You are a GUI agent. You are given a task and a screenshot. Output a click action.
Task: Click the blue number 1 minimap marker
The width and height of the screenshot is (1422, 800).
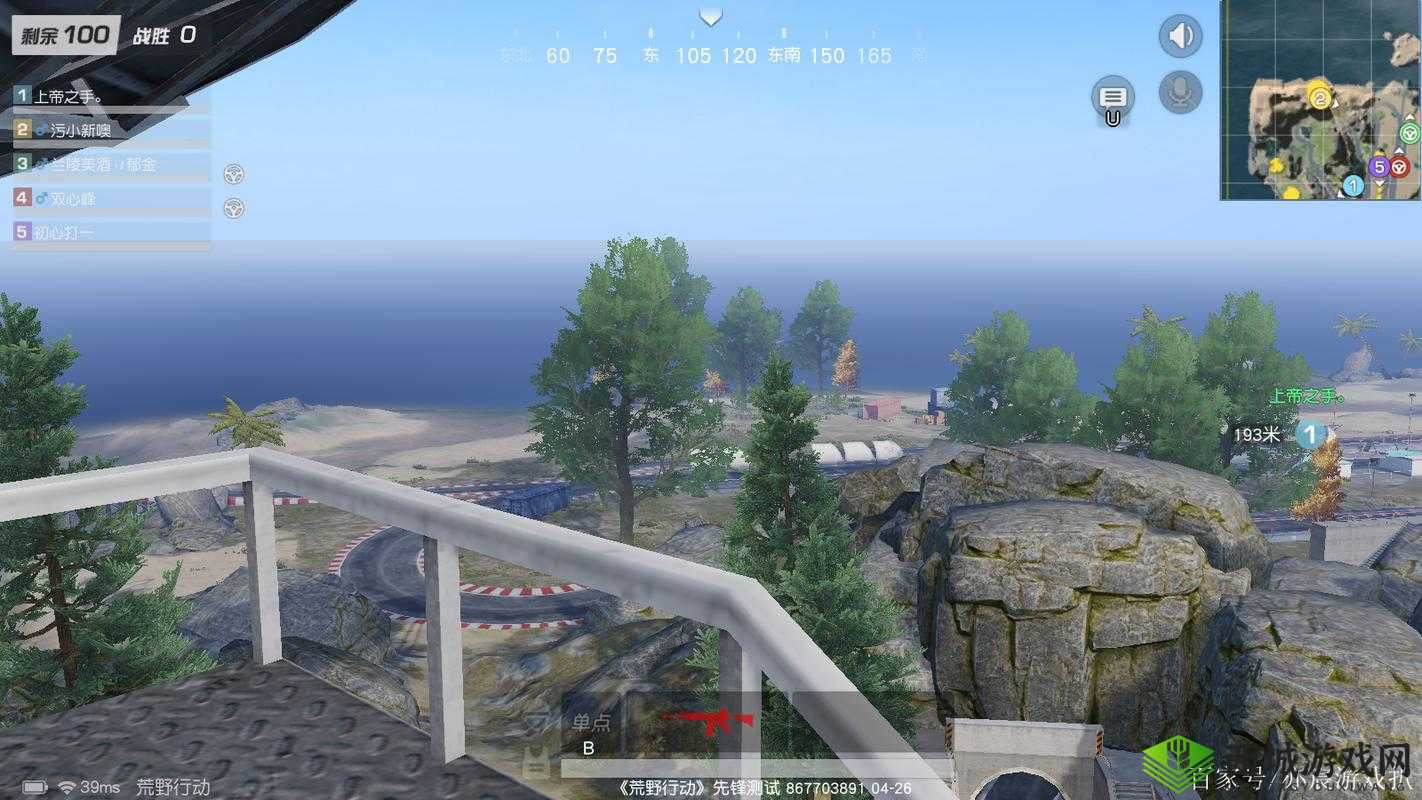[x=1353, y=185]
